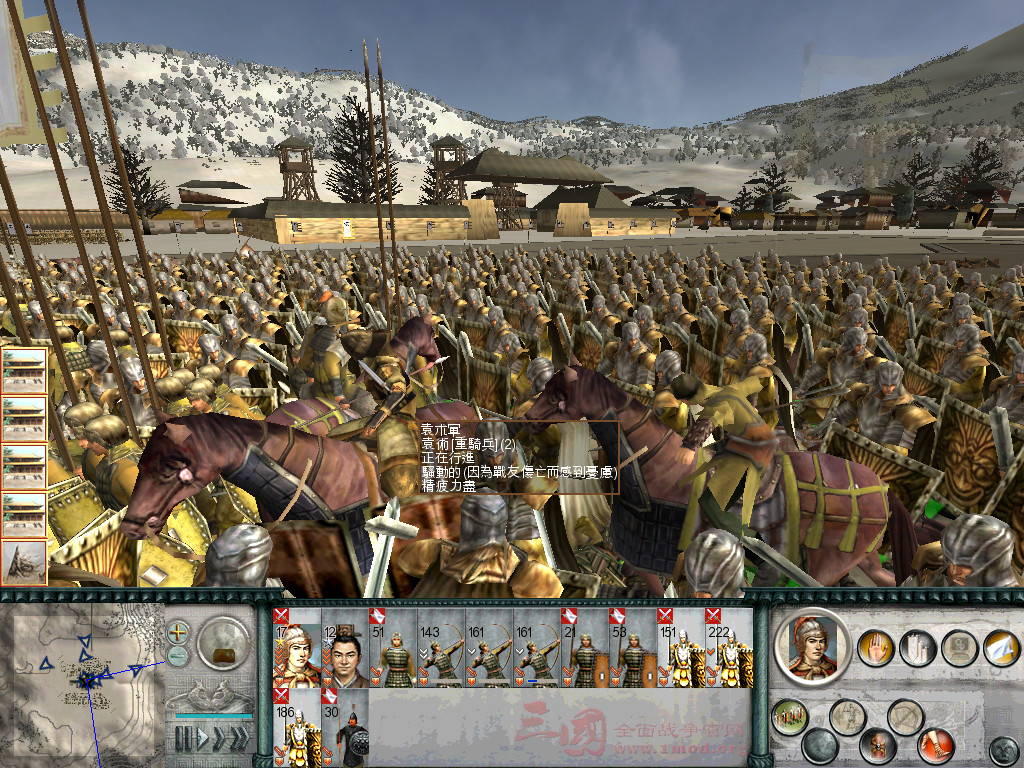Select the gold-armored unit card with 186 men
The height and width of the screenshot is (768, 1024).
(297, 728)
